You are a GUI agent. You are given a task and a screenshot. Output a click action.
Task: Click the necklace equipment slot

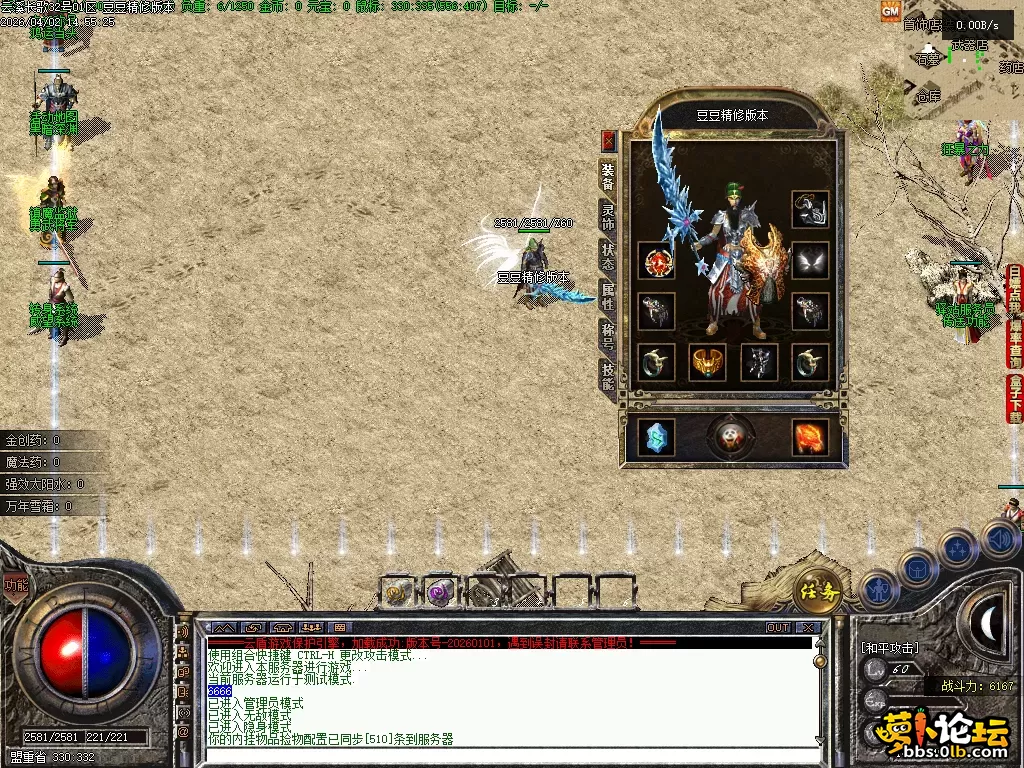[810, 210]
